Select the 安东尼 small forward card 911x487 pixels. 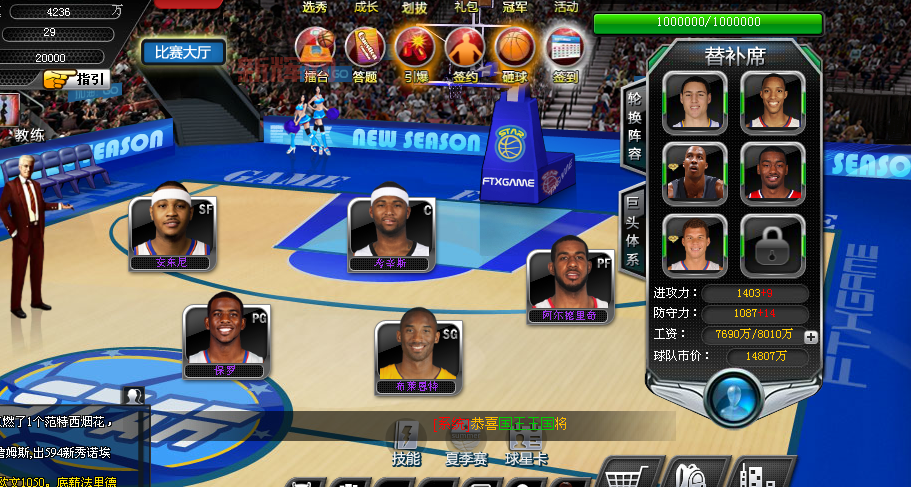click(x=171, y=230)
